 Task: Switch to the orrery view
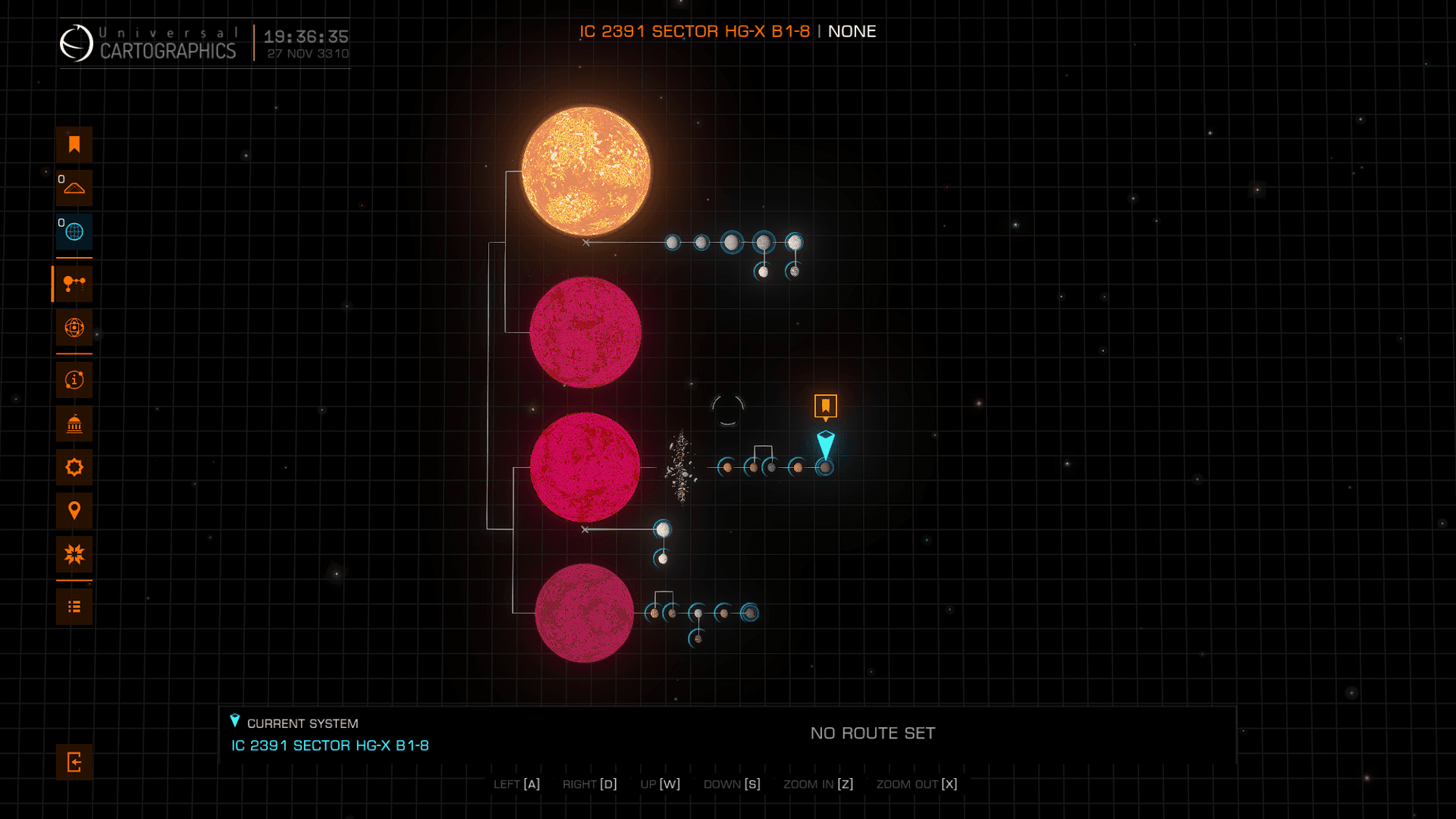(74, 328)
